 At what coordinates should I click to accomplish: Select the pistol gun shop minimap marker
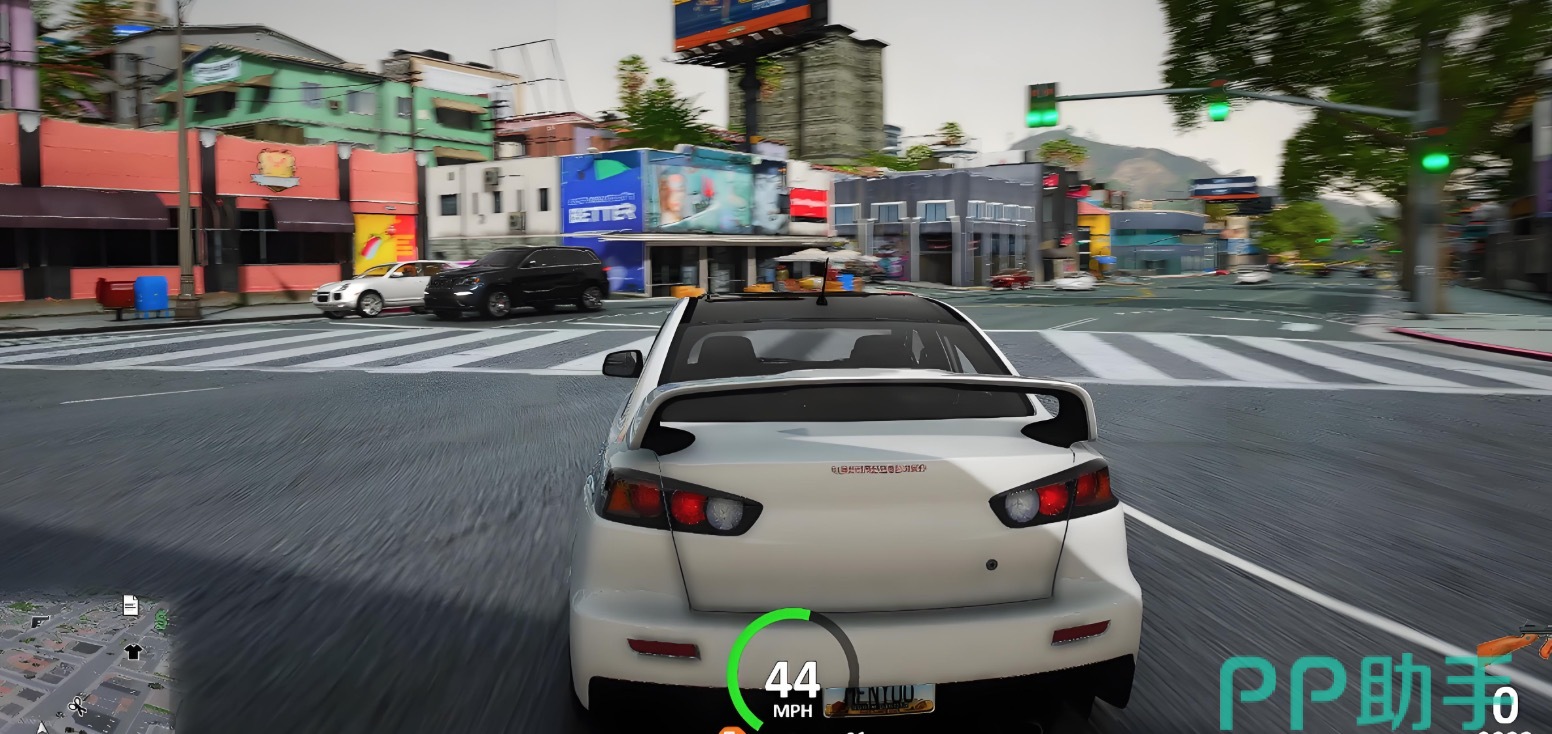click(41, 622)
